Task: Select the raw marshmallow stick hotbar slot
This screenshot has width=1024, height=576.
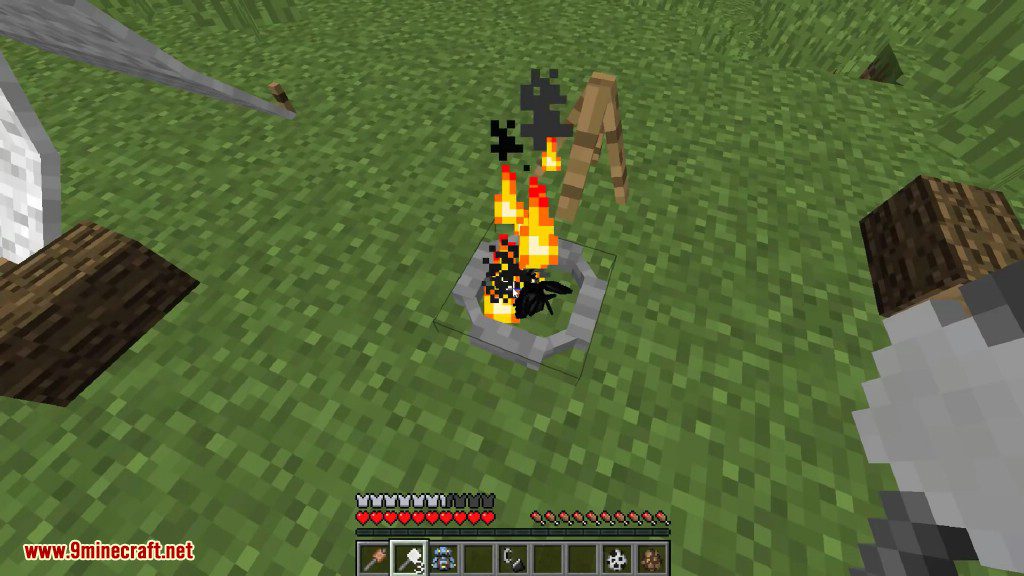Action: (x=373, y=557)
